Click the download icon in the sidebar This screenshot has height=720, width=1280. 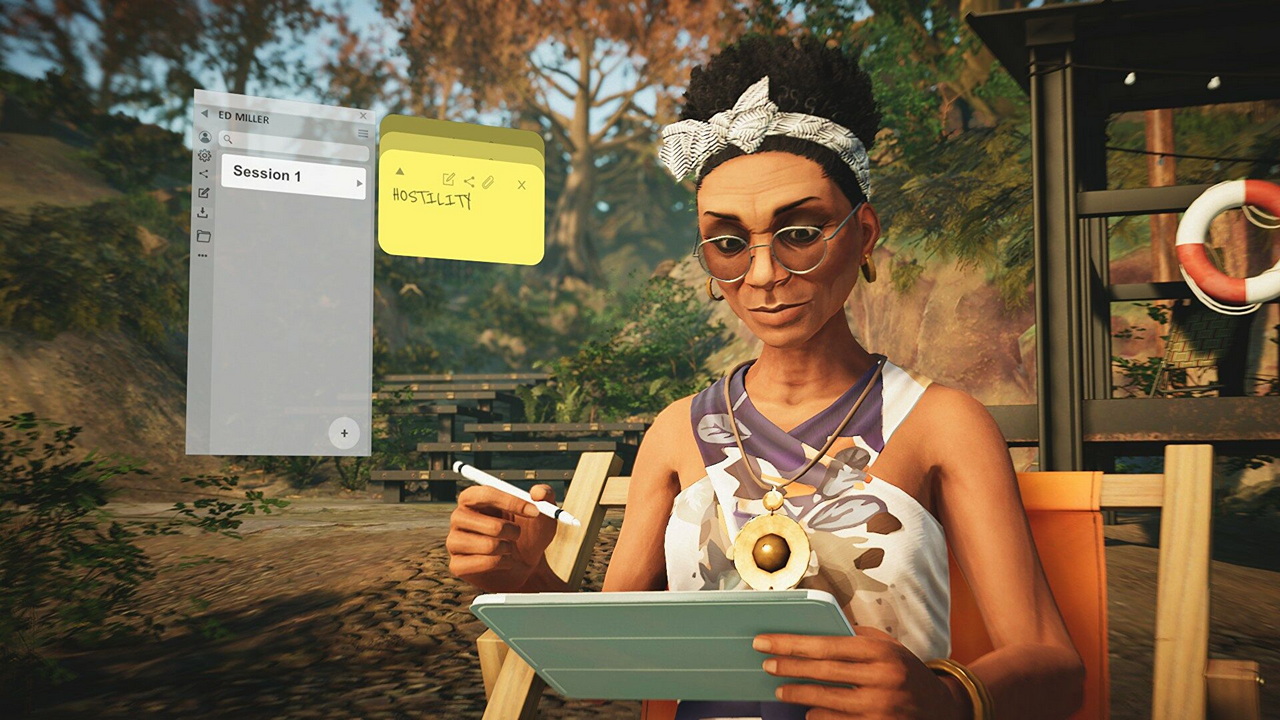203,213
